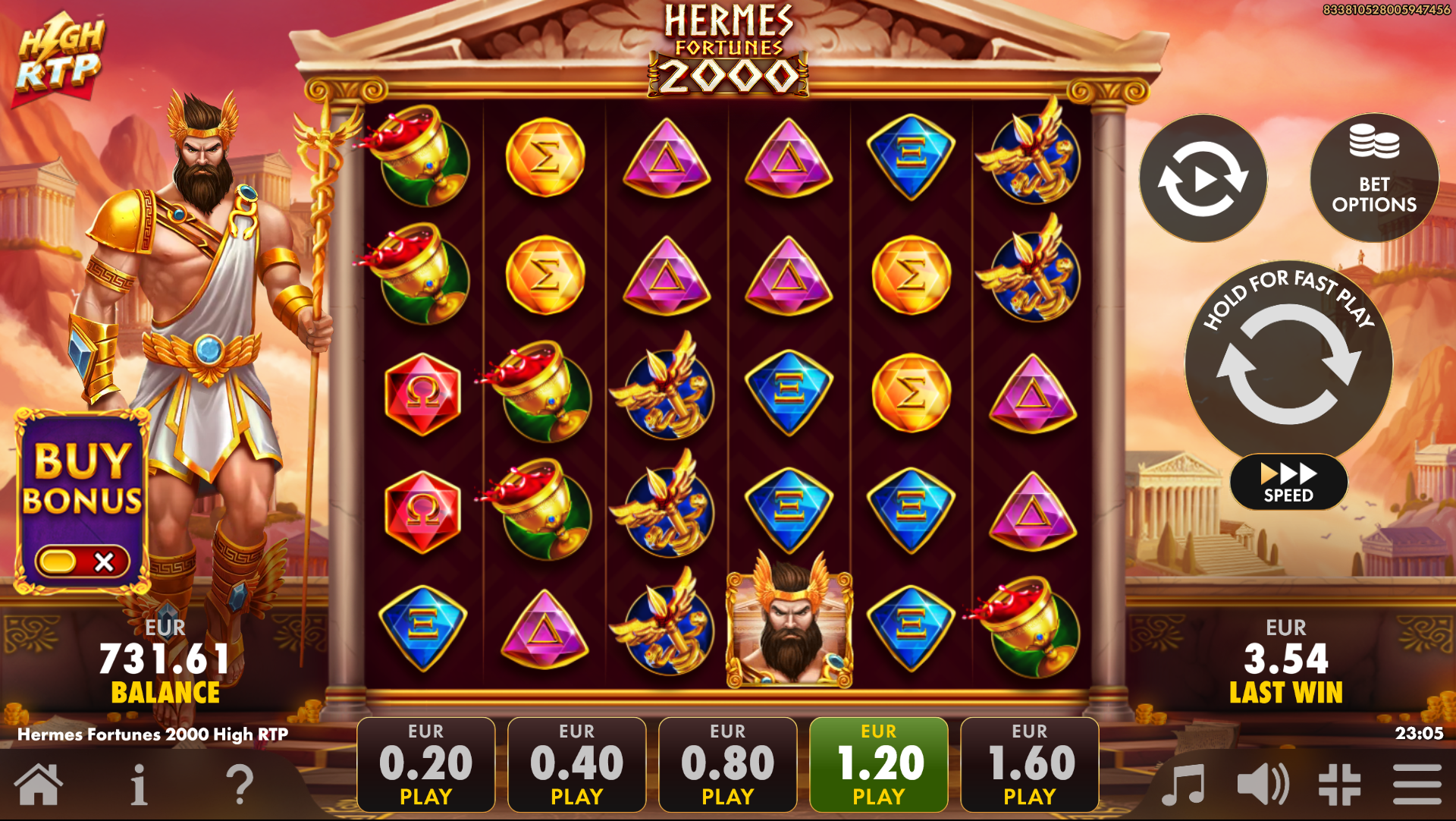This screenshot has height=821, width=1456.
Task: Pick the EUR 1.60 play bet
Action: [x=1029, y=764]
